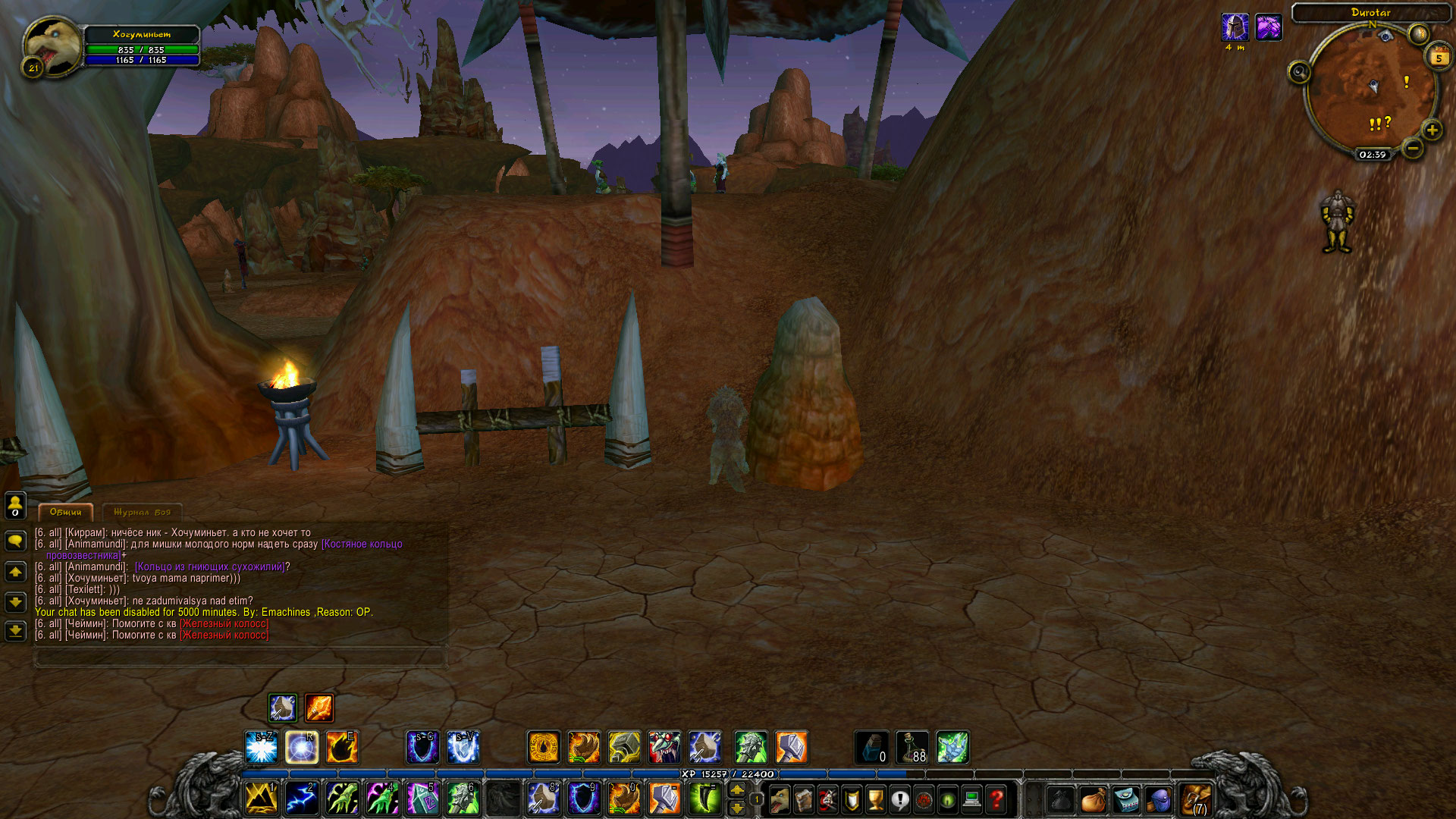Switch to the Журнал боя chat tab
Image resolution: width=1456 pixels, height=819 pixels.
pos(142,512)
